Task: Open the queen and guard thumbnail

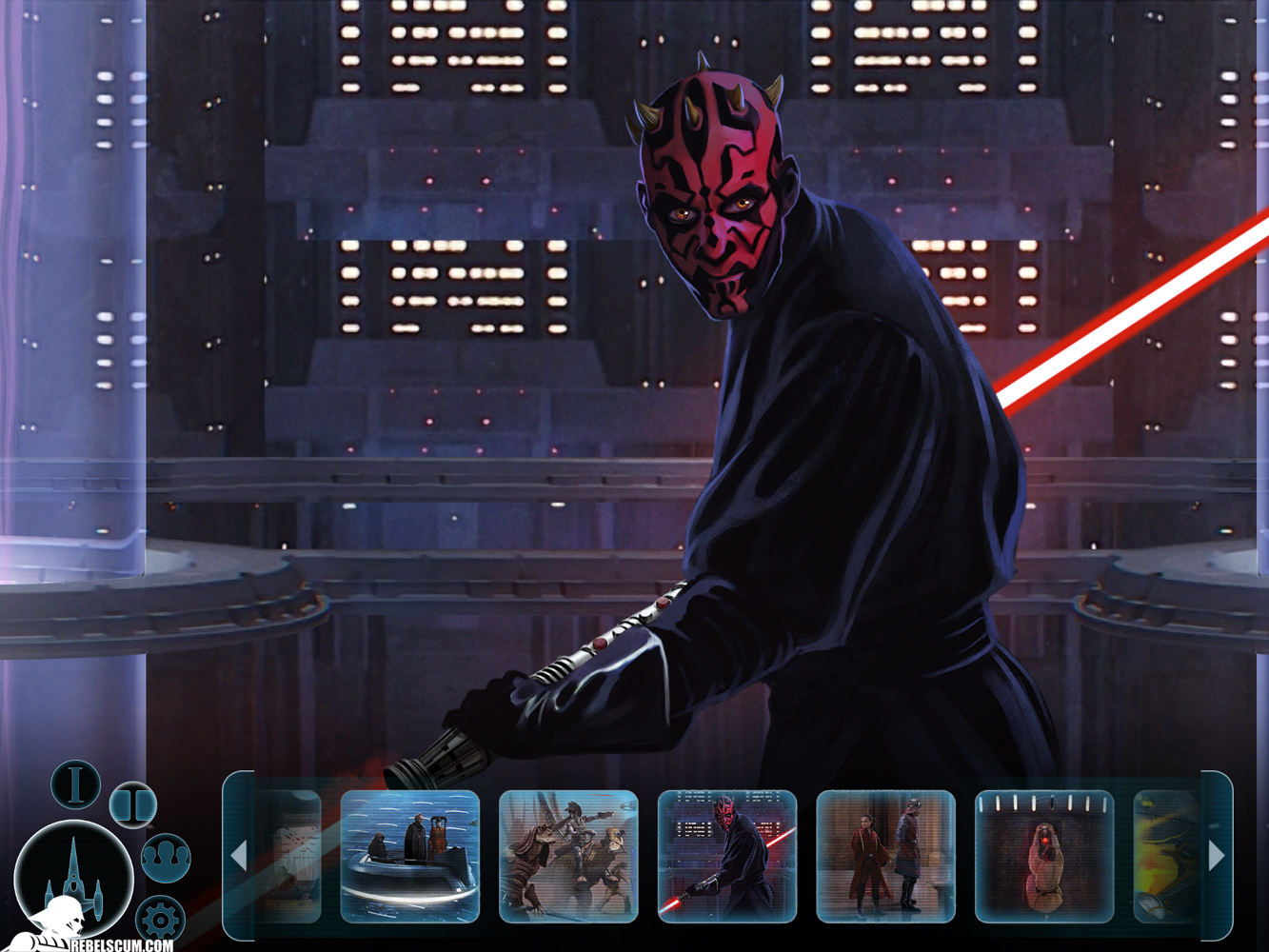Action: (x=885, y=857)
